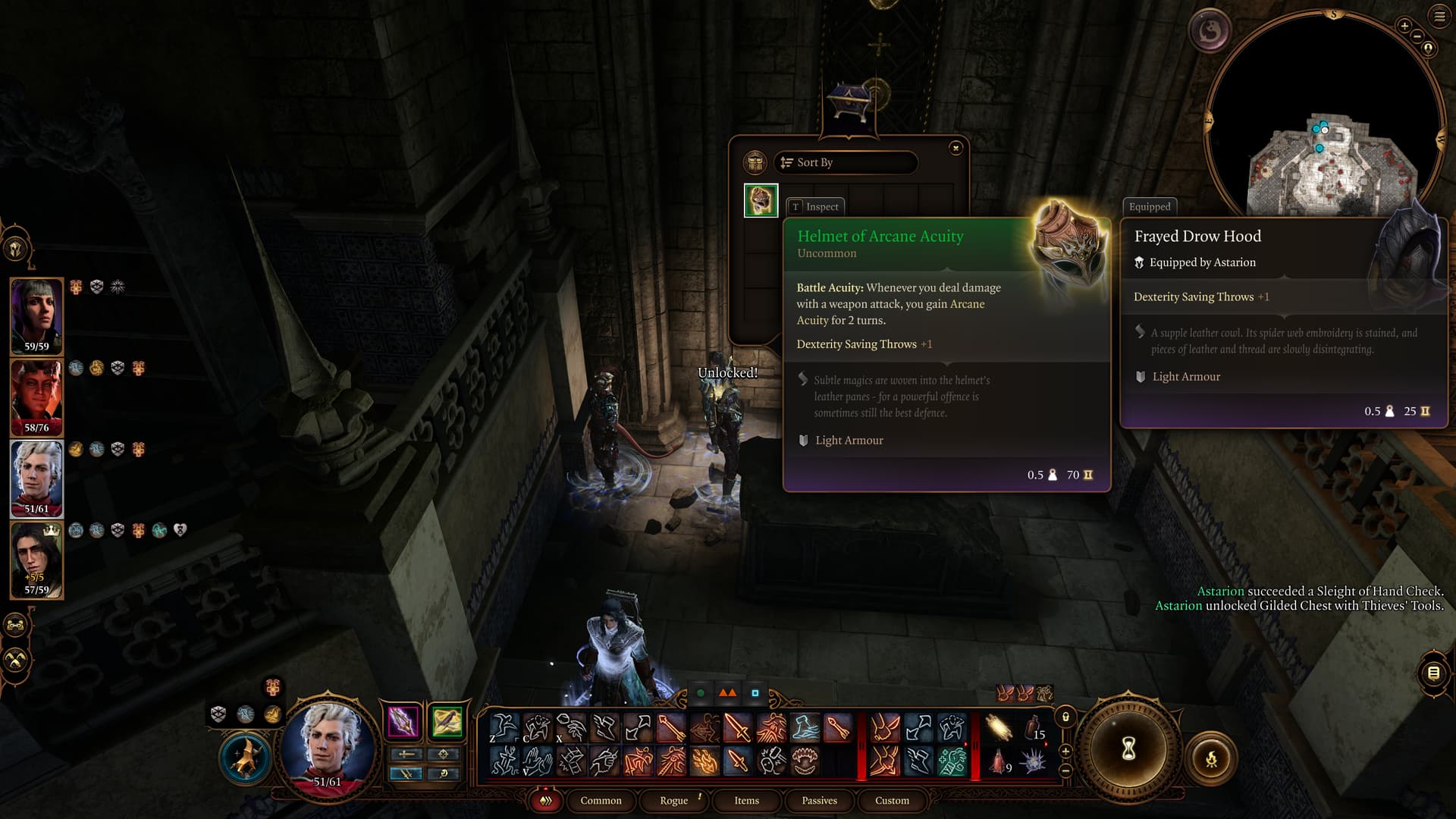Click Astarion's large active character portrait
This screenshot has width=1456, height=819.
pos(328,745)
